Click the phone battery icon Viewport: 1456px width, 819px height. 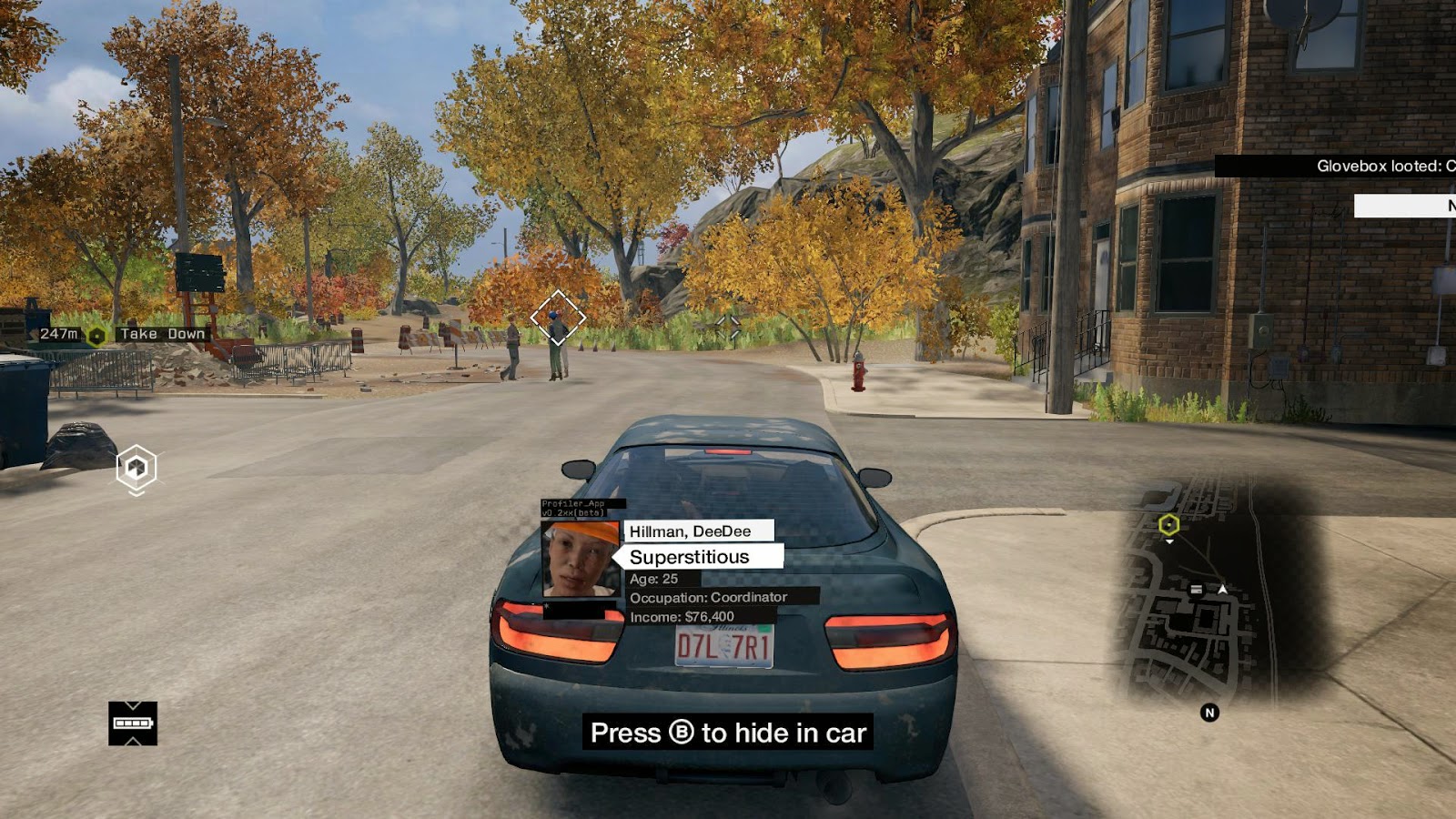click(133, 723)
